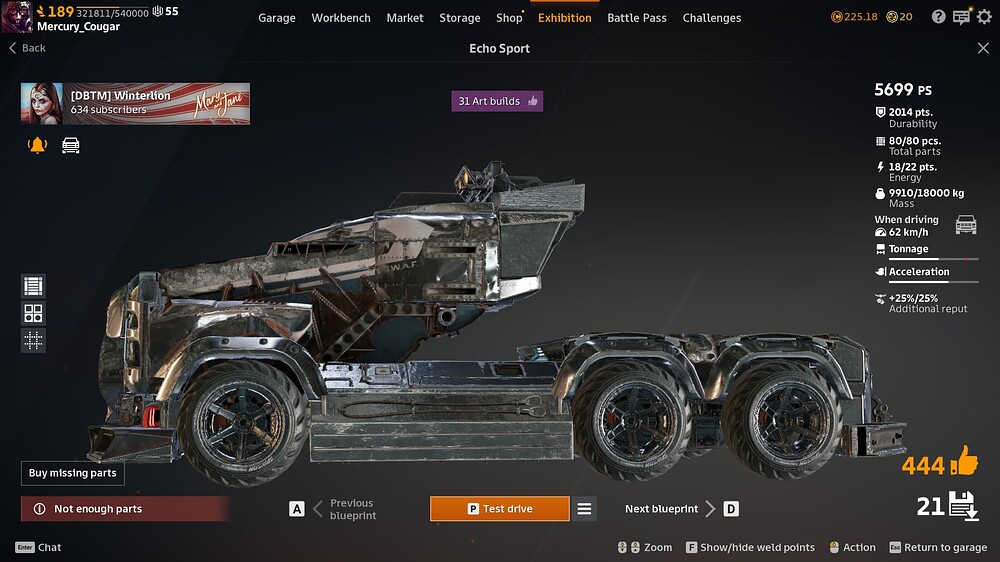Screen dimensions: 1000x562
Task: Open the 31 Art builds tag
Action: [x=497, y=101]
